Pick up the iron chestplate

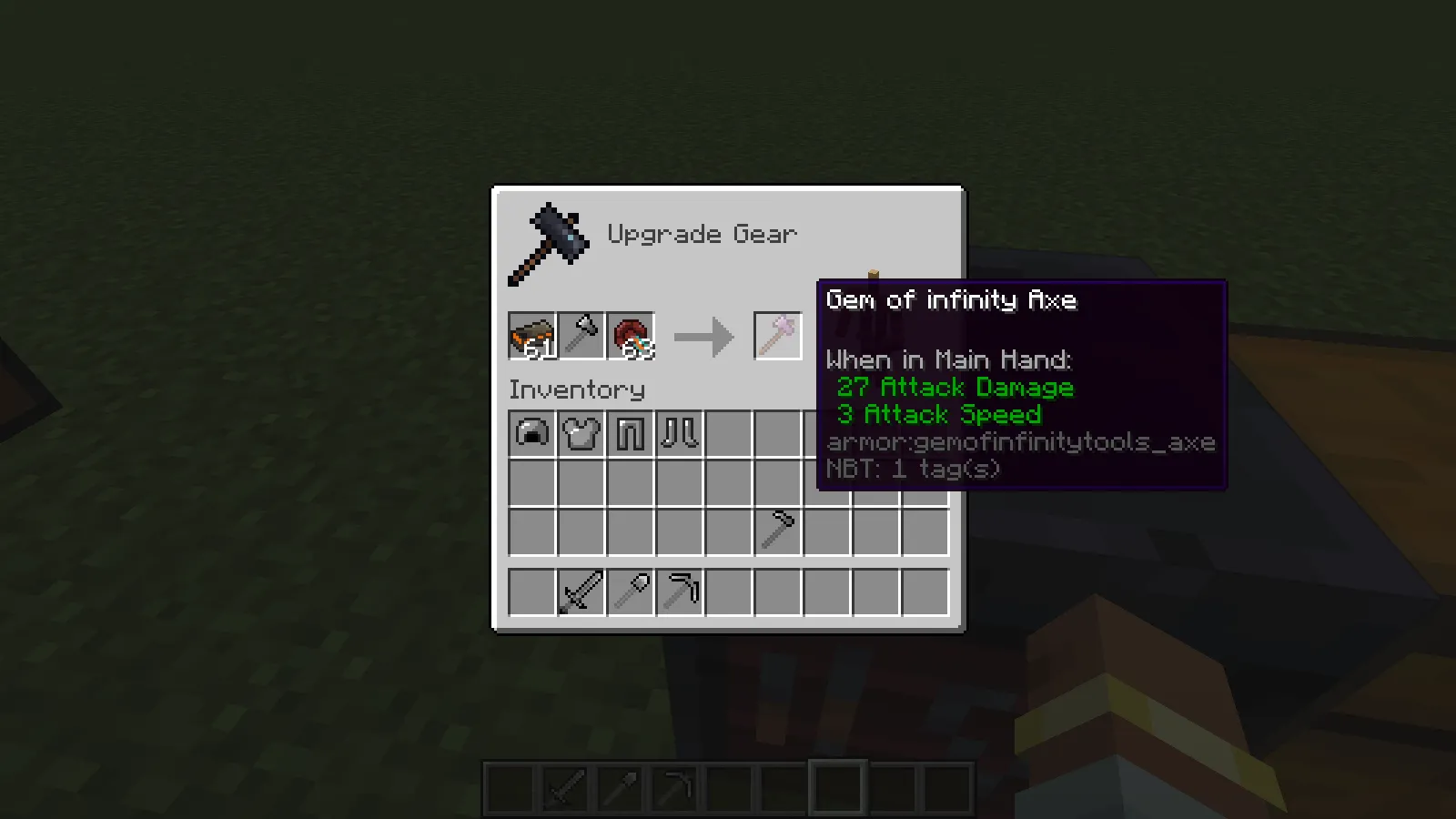coord(582,434)
